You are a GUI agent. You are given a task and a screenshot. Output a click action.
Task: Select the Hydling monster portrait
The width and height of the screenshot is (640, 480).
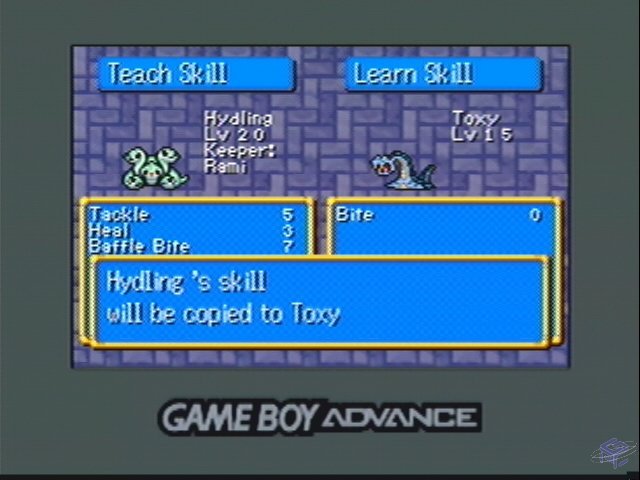click(150, 167)
